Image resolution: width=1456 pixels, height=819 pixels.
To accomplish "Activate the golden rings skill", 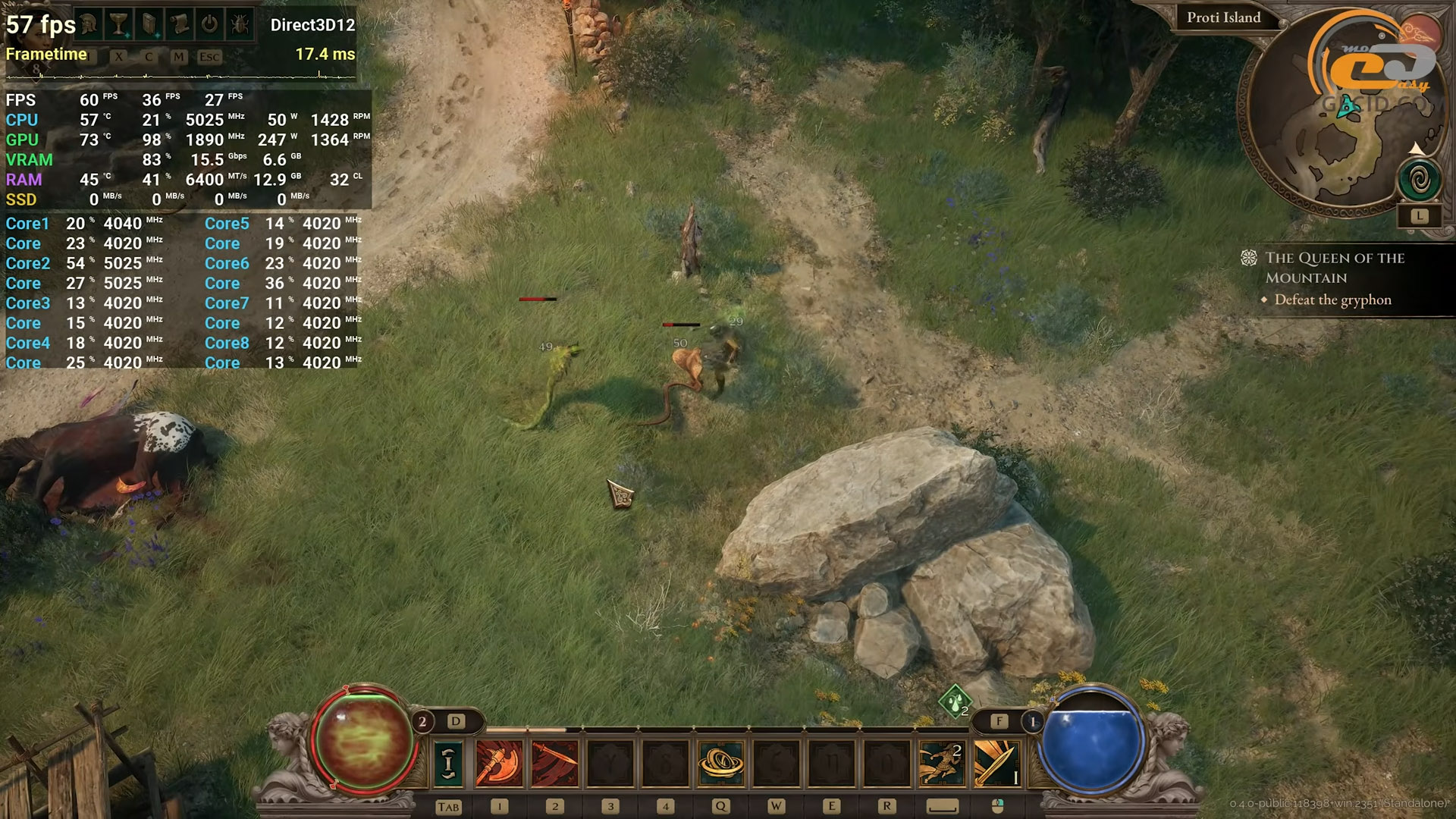I will pos(720,762).
